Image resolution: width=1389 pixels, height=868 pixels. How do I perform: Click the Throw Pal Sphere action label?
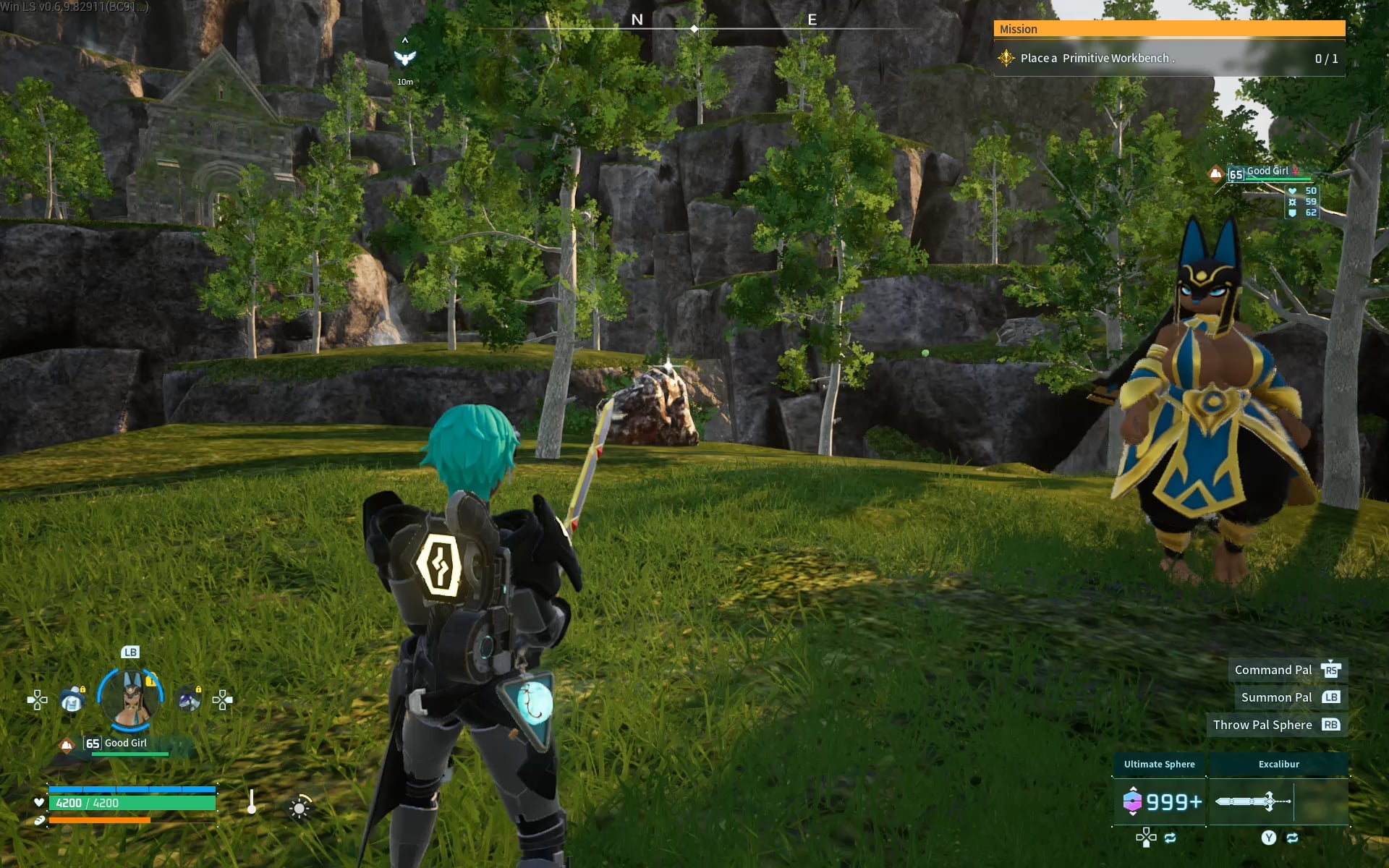(x=1262, y=725)
